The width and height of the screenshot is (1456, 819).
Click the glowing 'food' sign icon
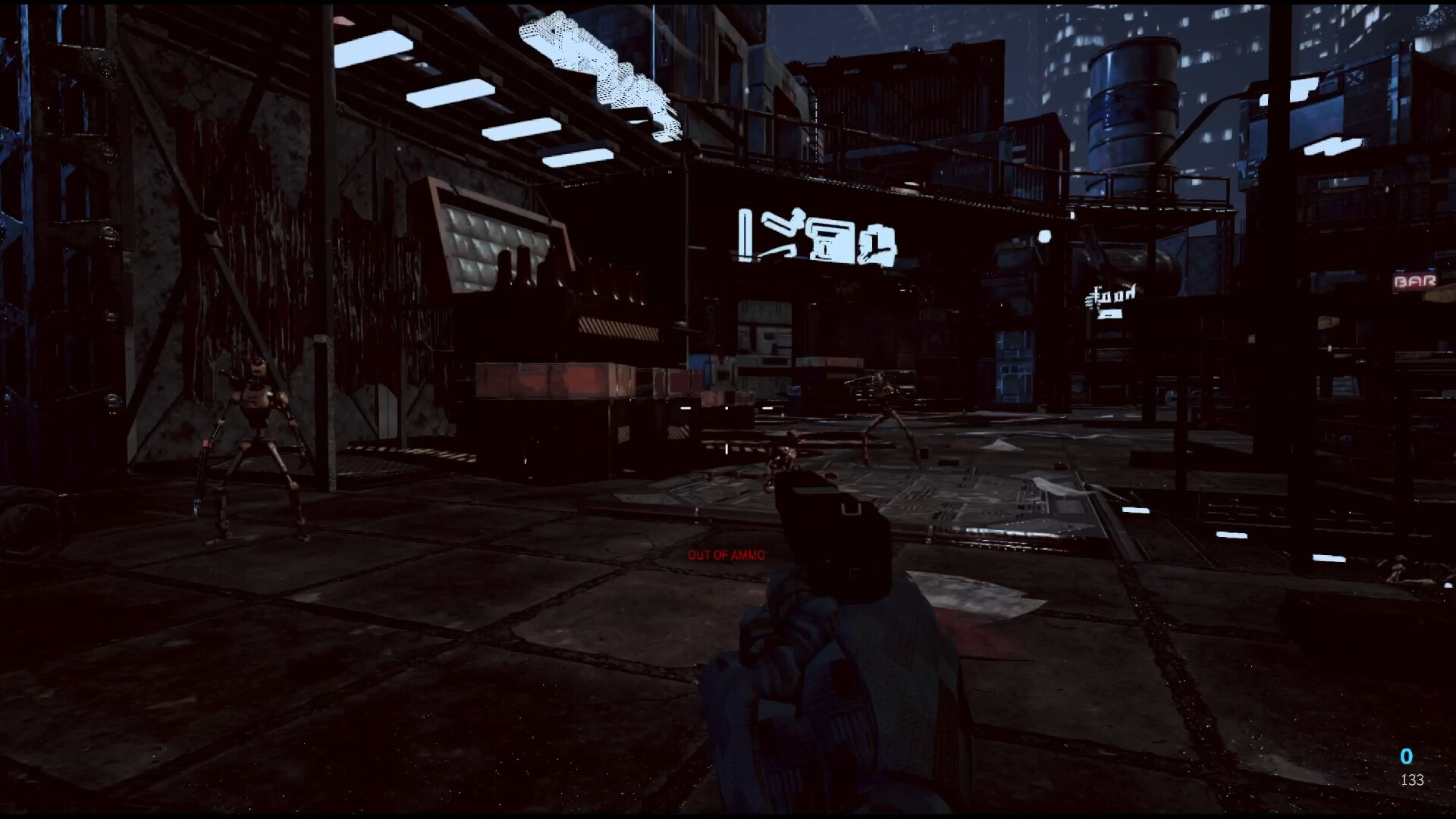point(1111,295)
